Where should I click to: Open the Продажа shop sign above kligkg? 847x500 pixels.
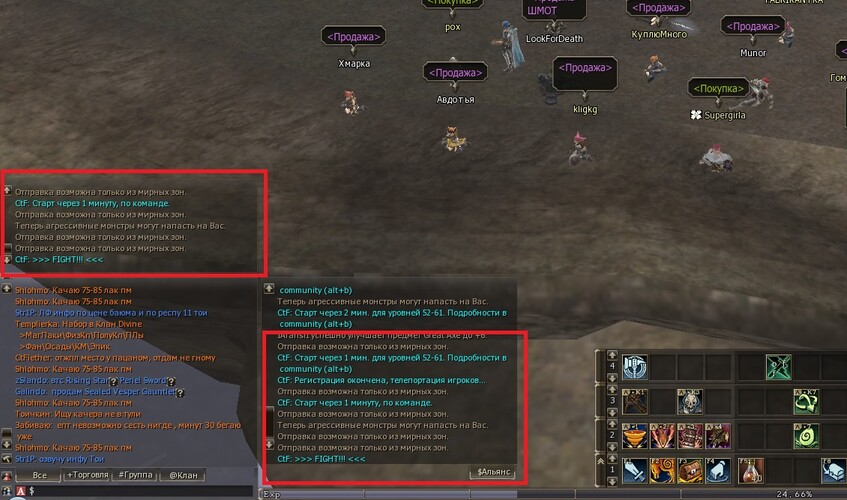[x=584, y=69]
